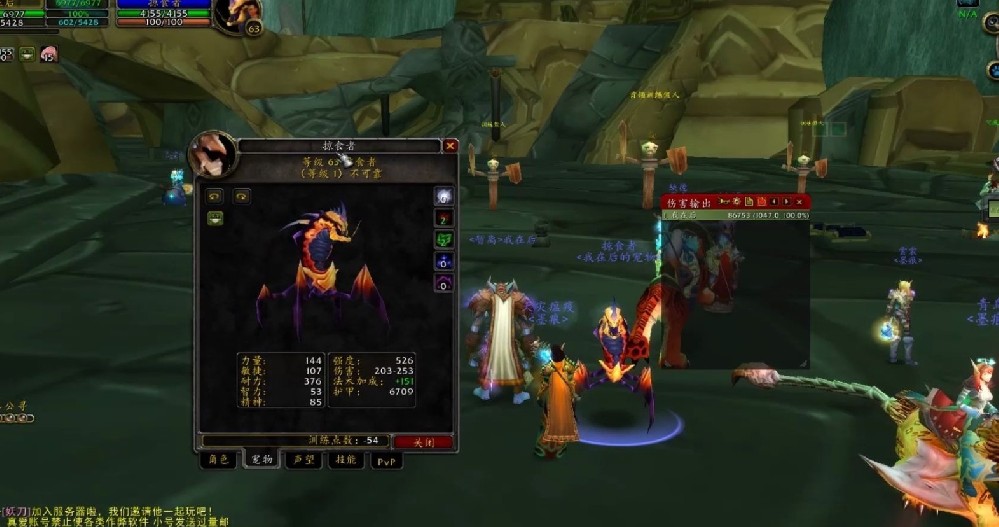Click the red reset icon on damage meter
This screenshot has width=999, height=527.
pos(760,202)
